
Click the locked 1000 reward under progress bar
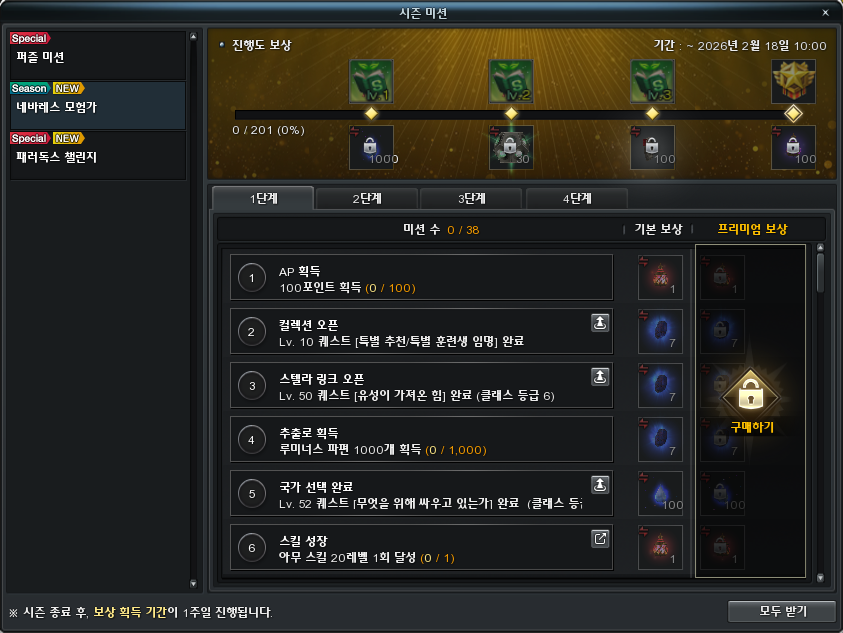point(370,147)
